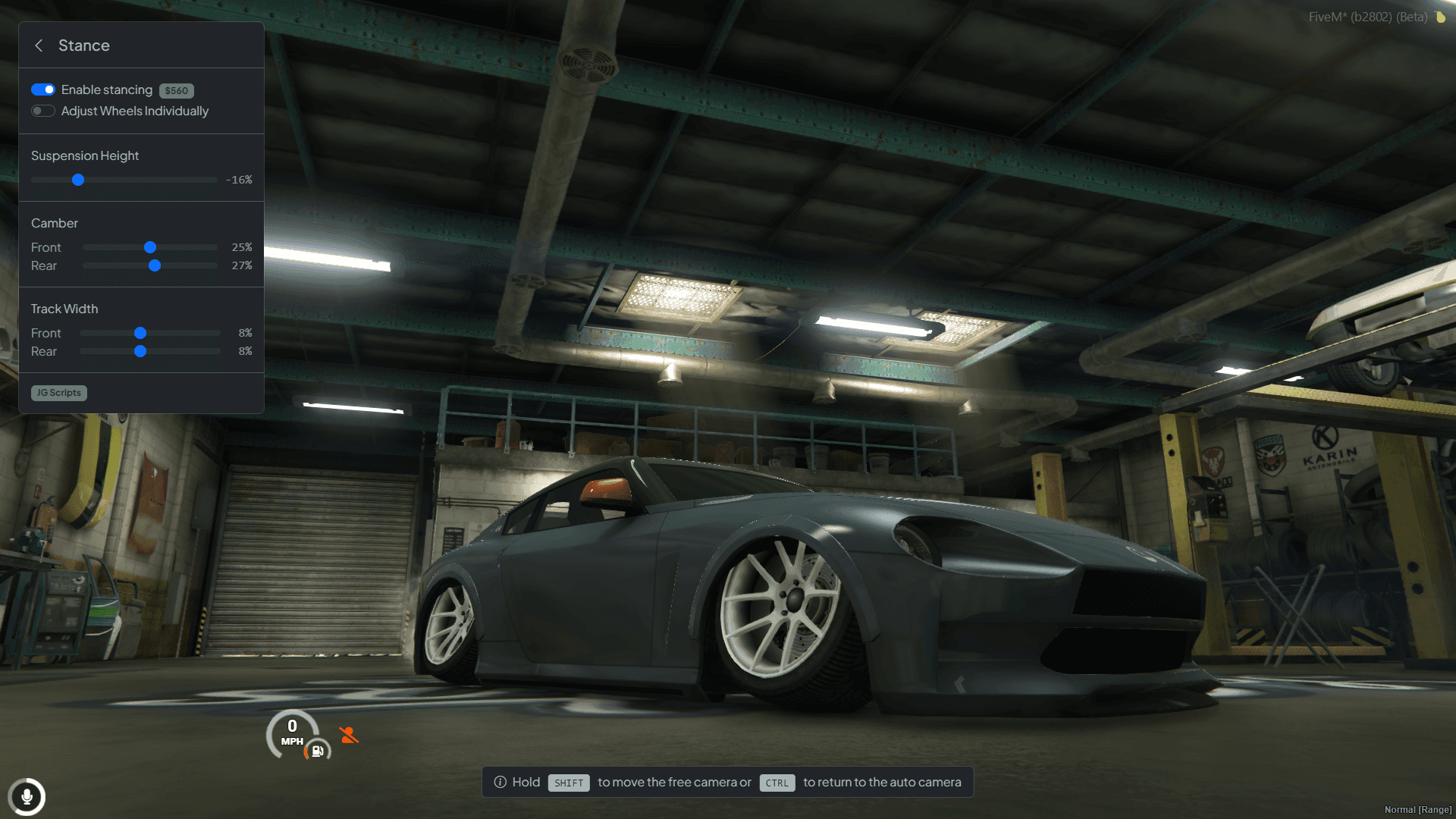This screenshot has width=1456, height=819.
Task: Click the back chevron in the Stance panel header
Action: pyautogui.click(x=39, y=45)
